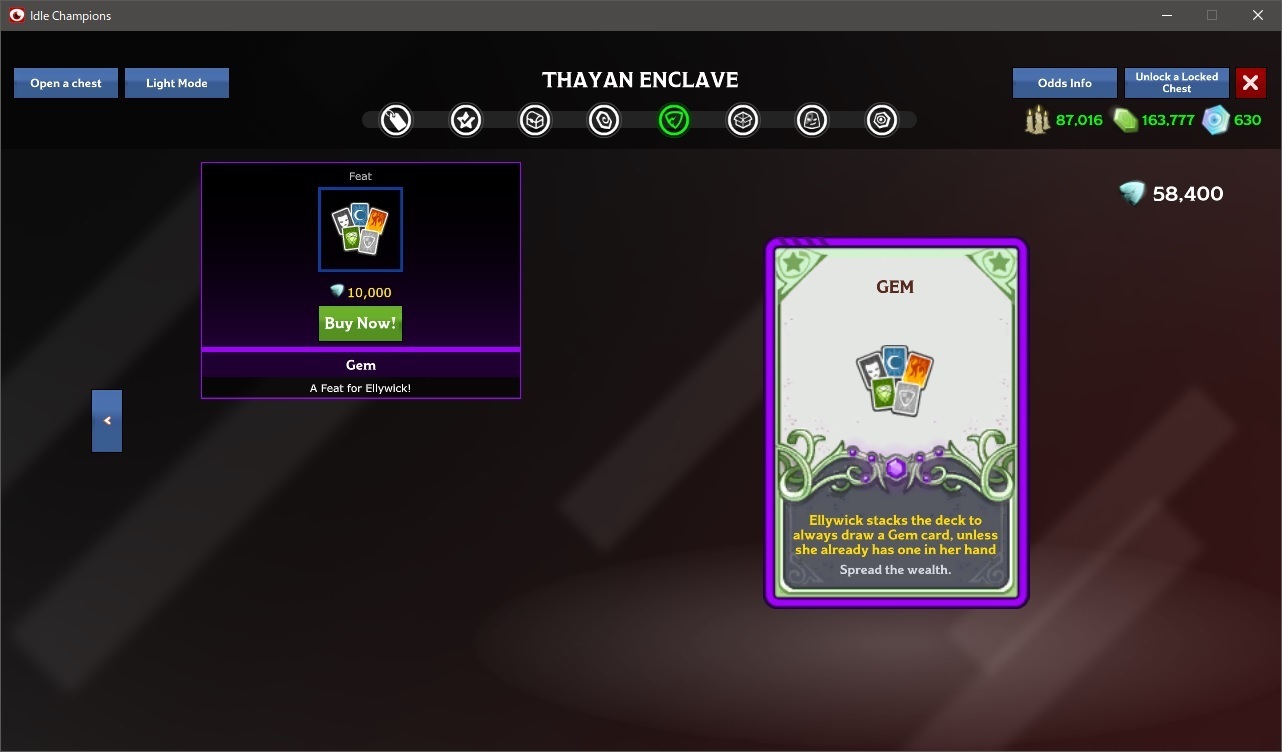
Task: Switch to Light Mode
Action: 177,83
